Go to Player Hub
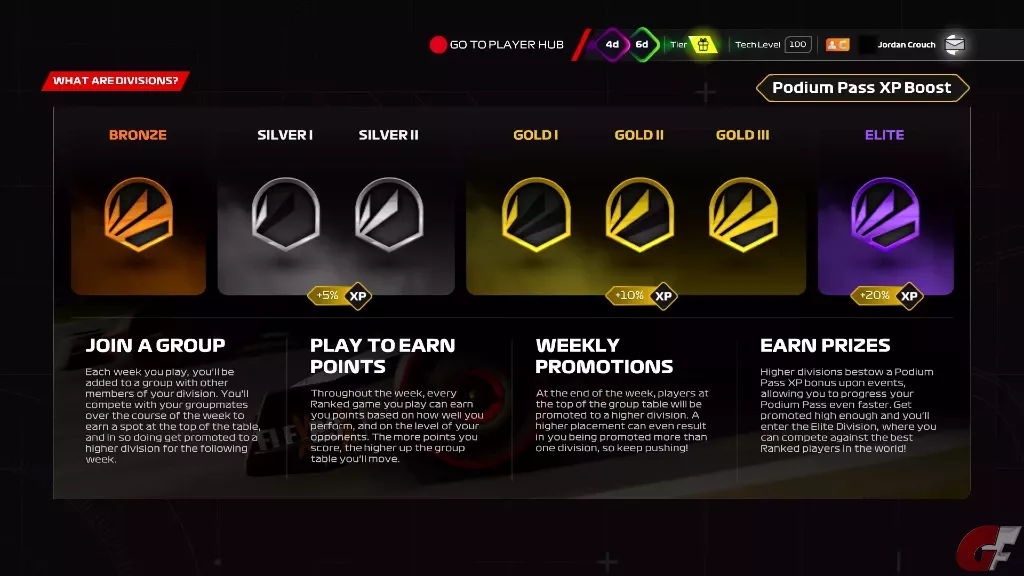1024x576 pixels. tap(496, 44)
